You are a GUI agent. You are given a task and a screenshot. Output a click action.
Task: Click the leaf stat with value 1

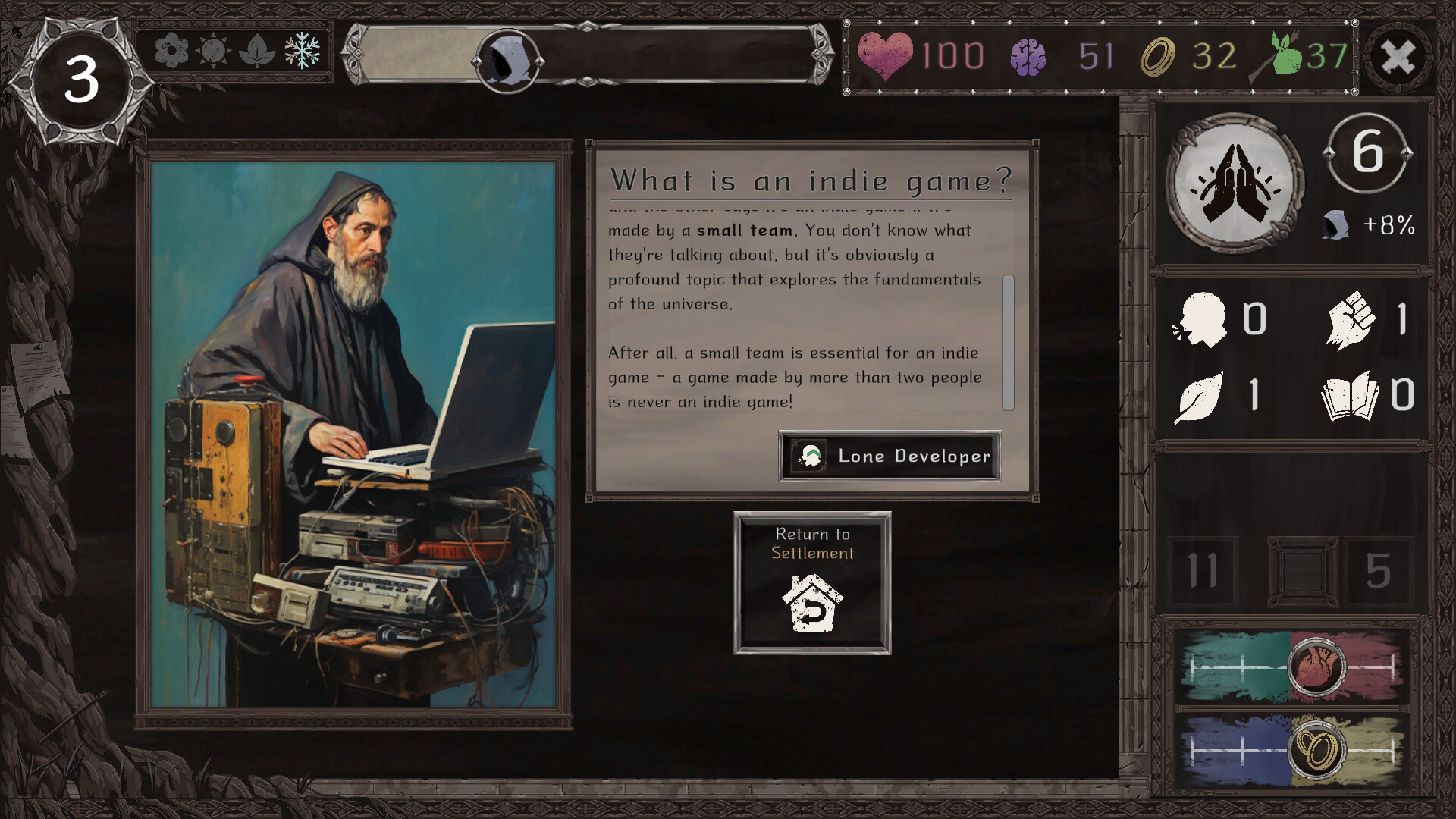tap(1200, 396)
